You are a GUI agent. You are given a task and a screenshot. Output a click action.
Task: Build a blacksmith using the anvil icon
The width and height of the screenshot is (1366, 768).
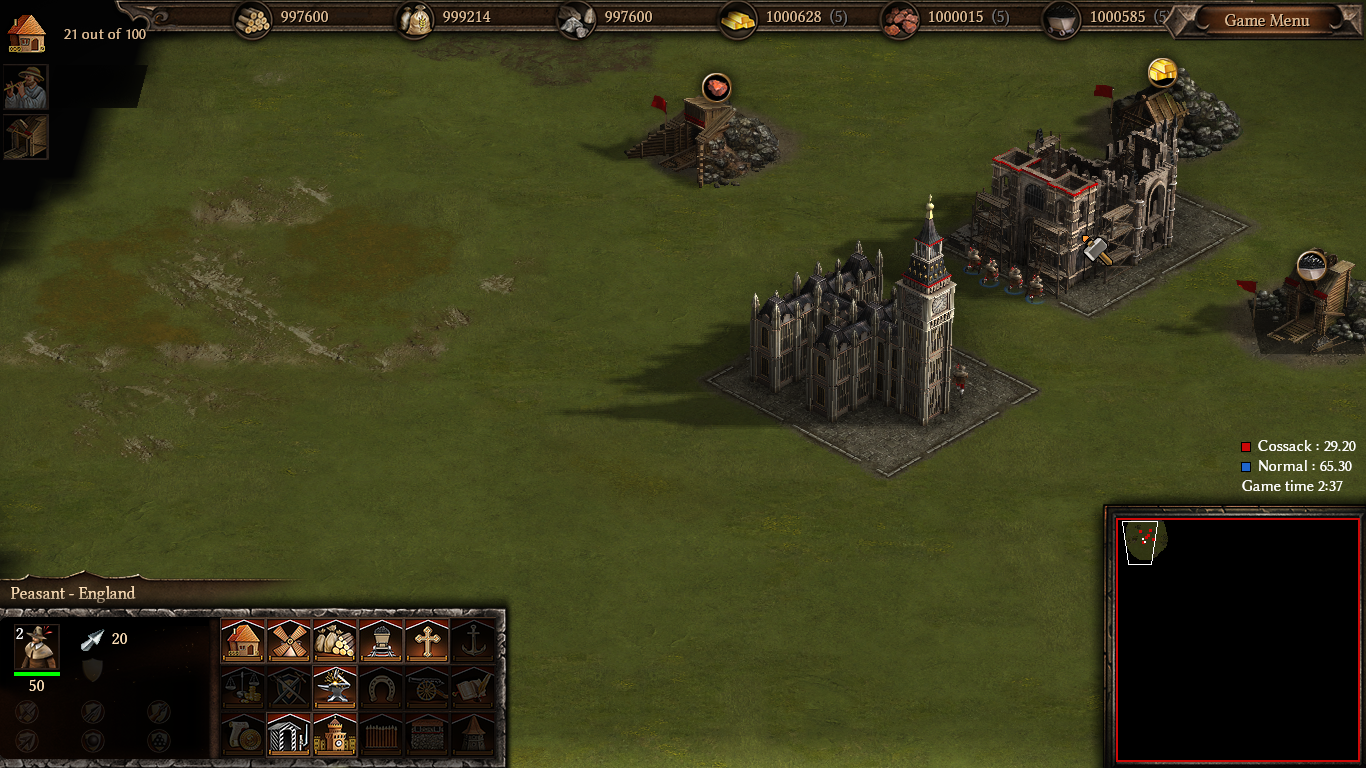click(335, 687)
